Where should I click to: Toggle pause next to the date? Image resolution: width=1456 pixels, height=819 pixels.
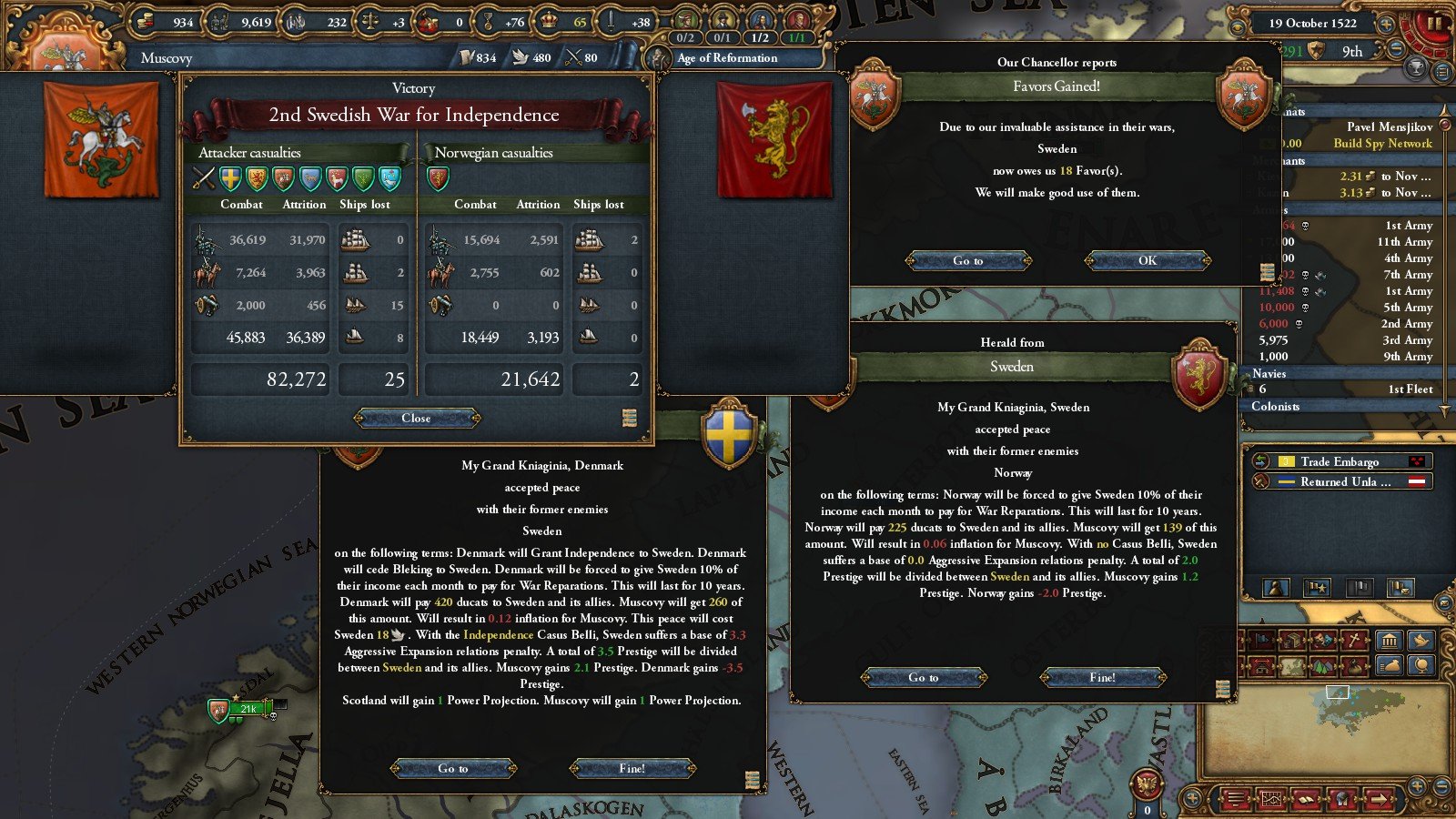1433,24
